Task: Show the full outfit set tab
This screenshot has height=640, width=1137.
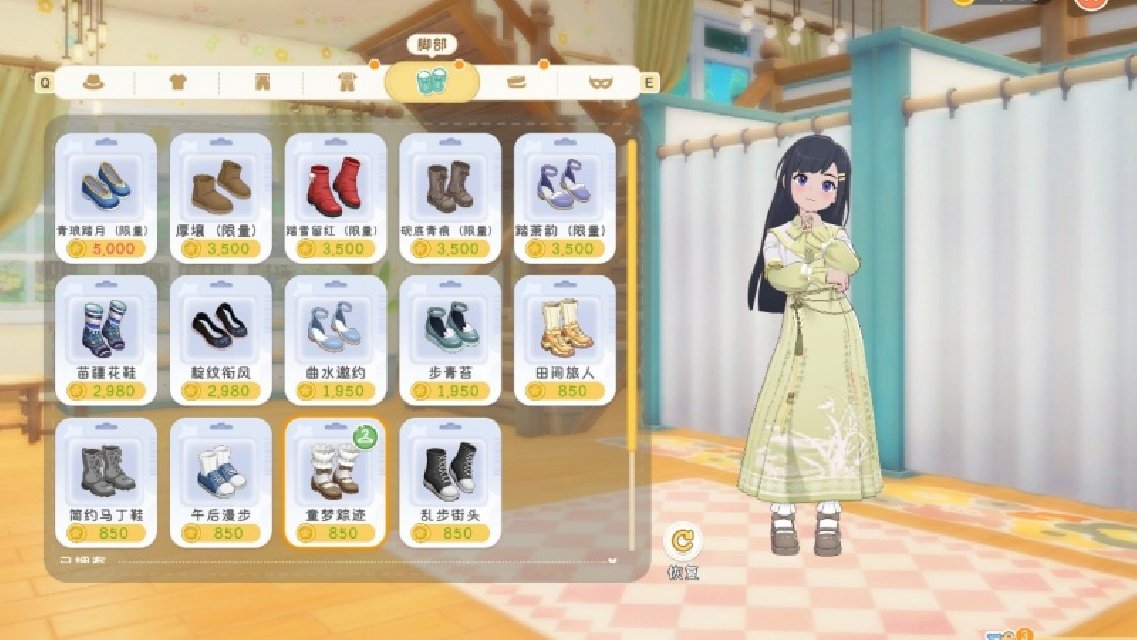Action: point(347,82)
